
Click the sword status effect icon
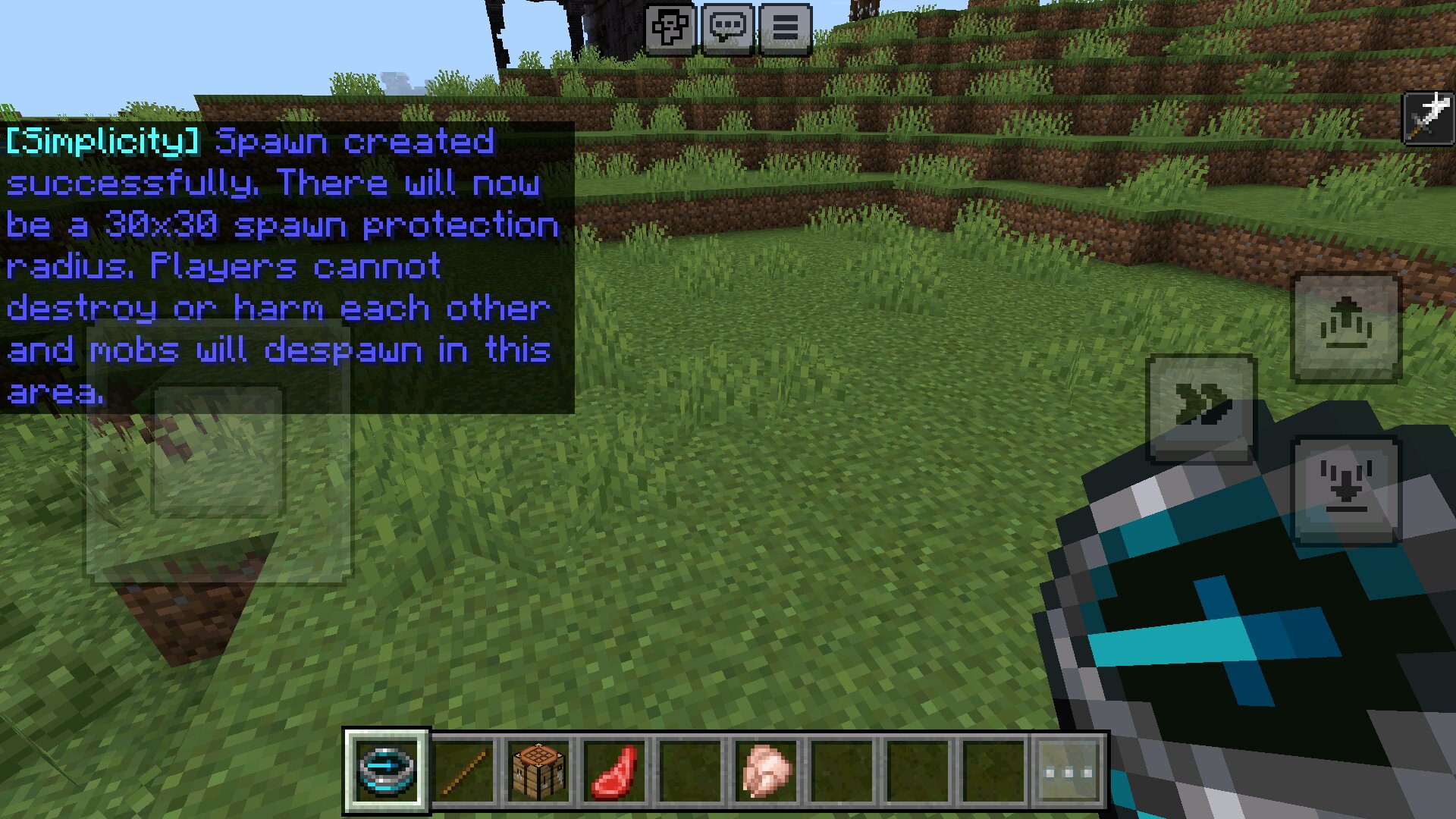click(1429, 117)
